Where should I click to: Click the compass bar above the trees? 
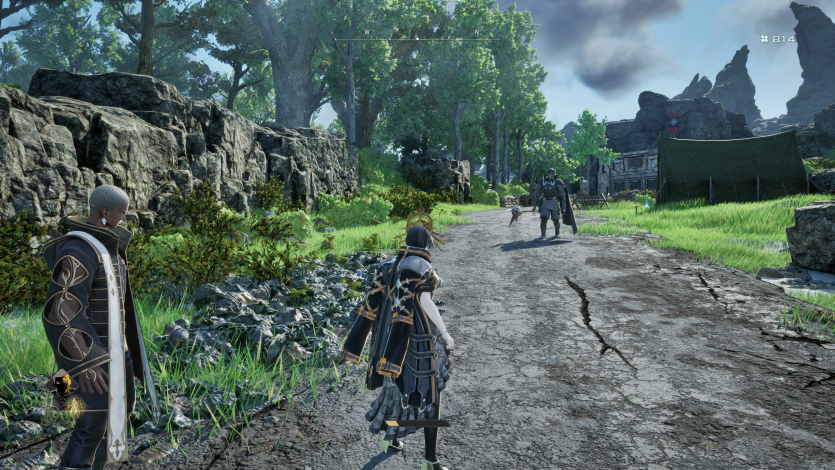tap(417, 40)
